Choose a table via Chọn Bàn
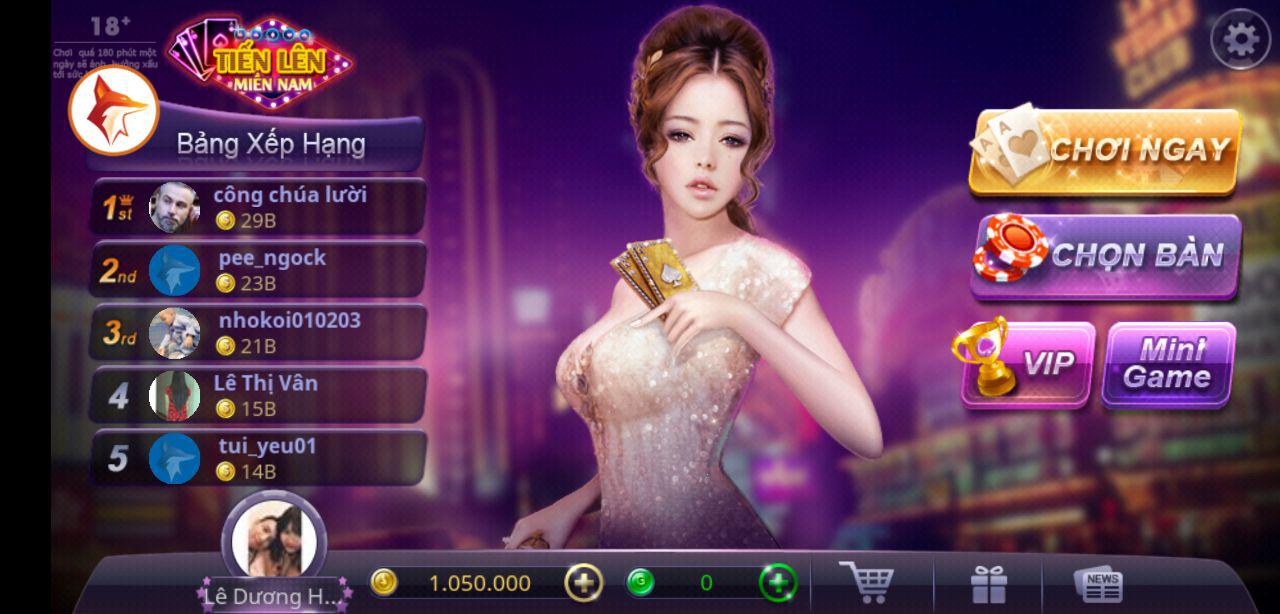The height and width of the screenshot is (614, 1280). pyautogui.click(x=1105, y=255)
